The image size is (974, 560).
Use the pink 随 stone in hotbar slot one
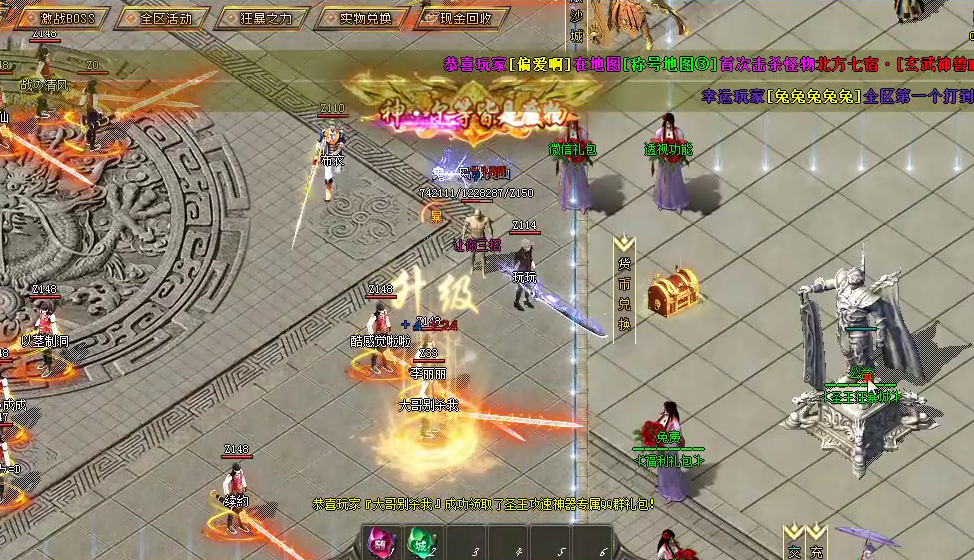click(x=383, y=545)
